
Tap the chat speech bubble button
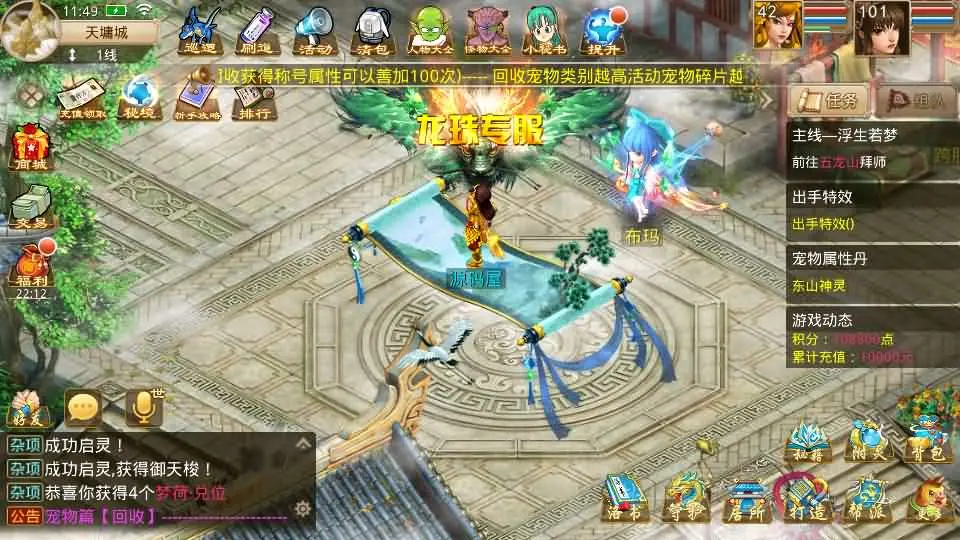[x=83, y=406]
